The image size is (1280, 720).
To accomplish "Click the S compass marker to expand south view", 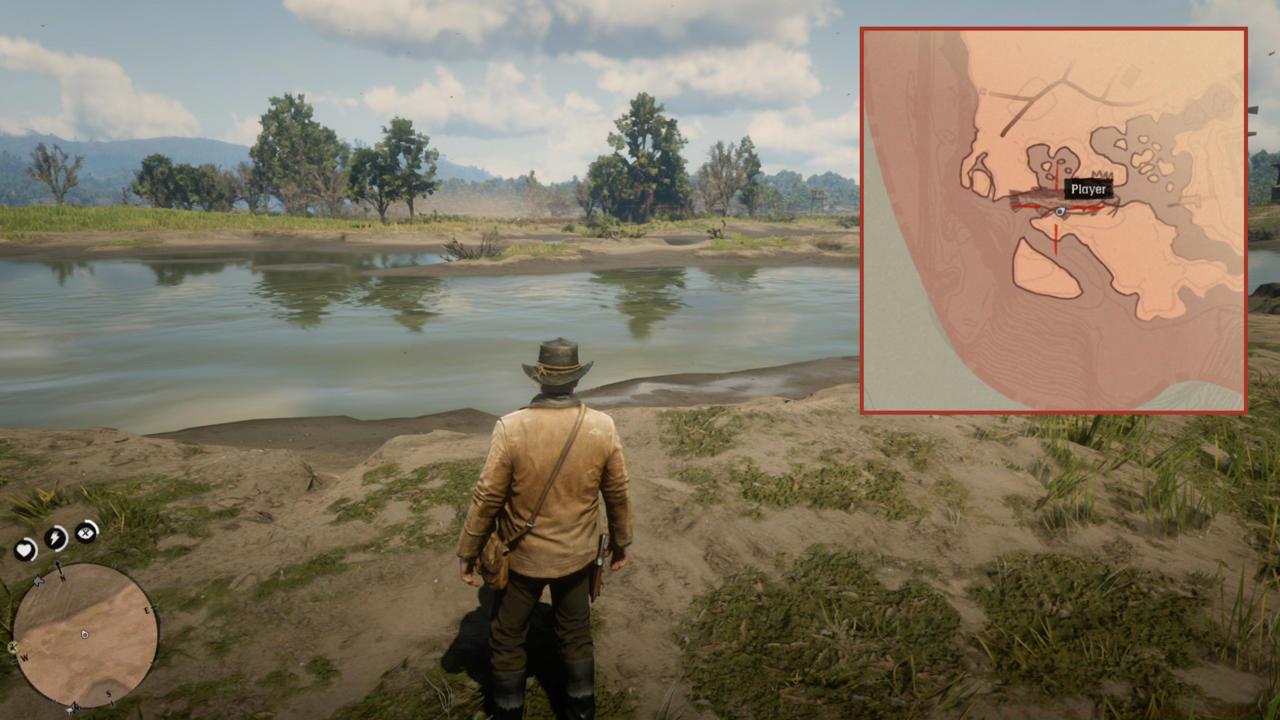I will 108,694.
